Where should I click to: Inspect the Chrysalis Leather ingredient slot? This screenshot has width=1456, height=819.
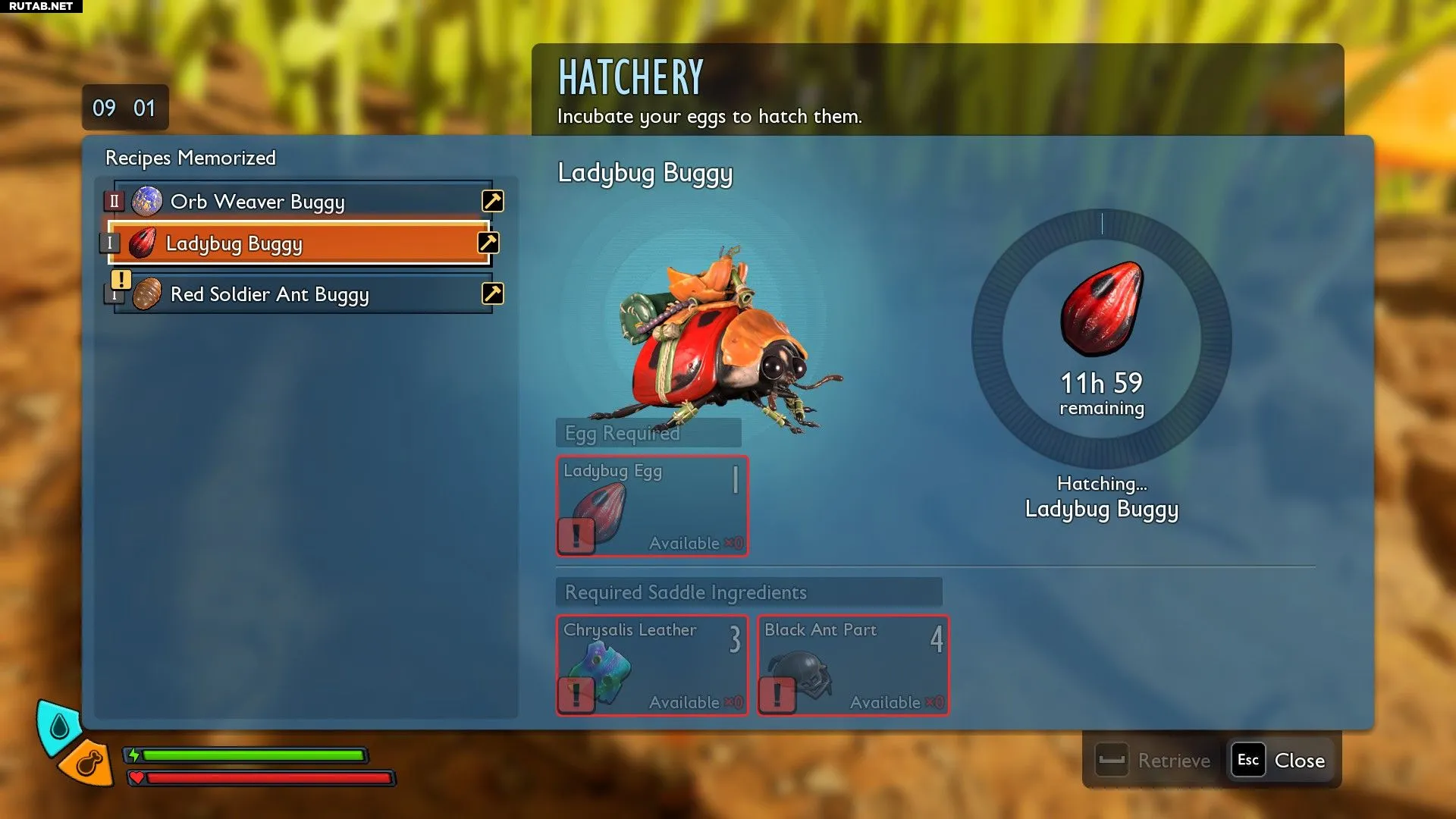652,665
